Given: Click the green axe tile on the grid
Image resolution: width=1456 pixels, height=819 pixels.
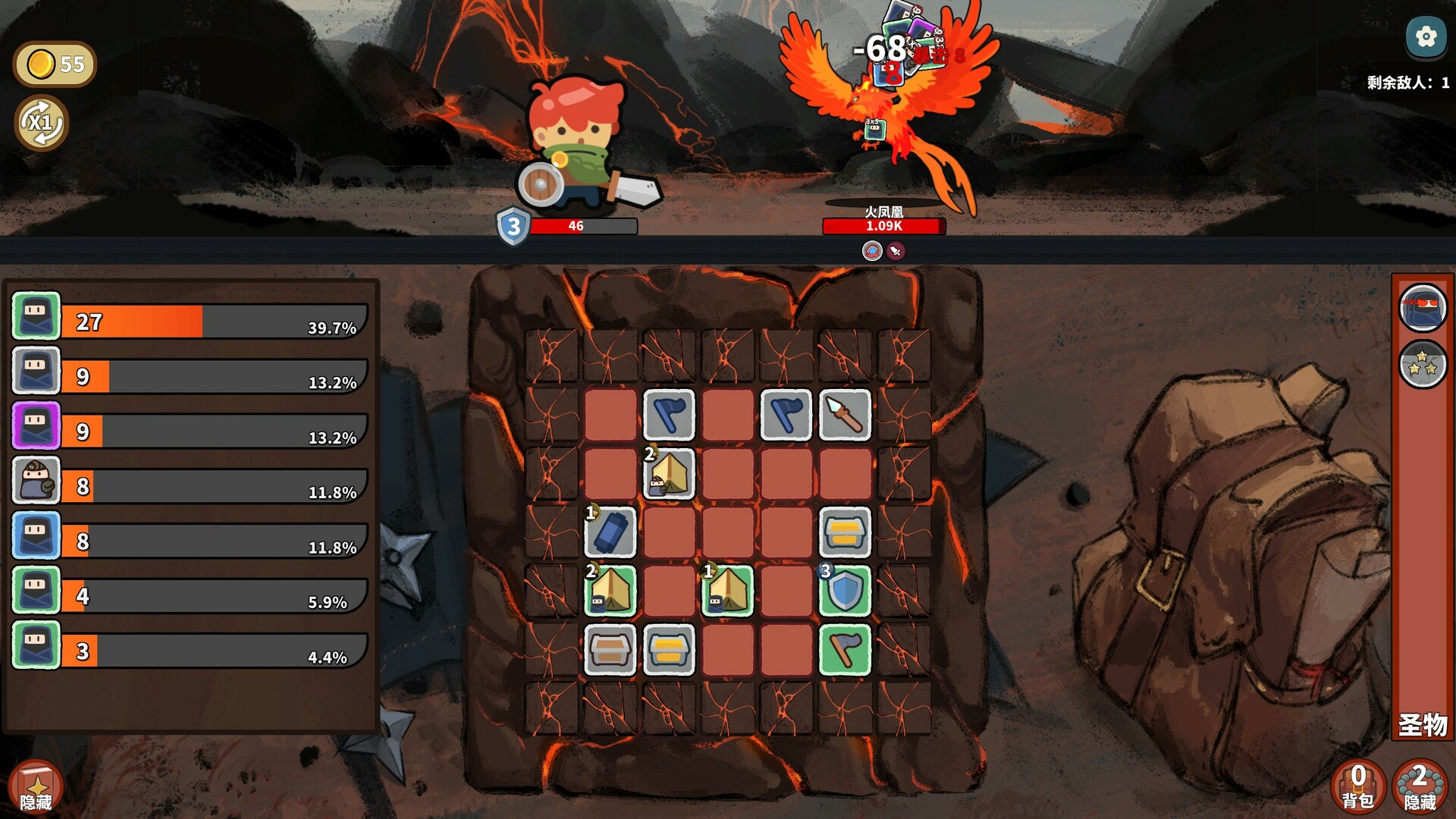Looking at the screenshot, I should tap(844, 650).
